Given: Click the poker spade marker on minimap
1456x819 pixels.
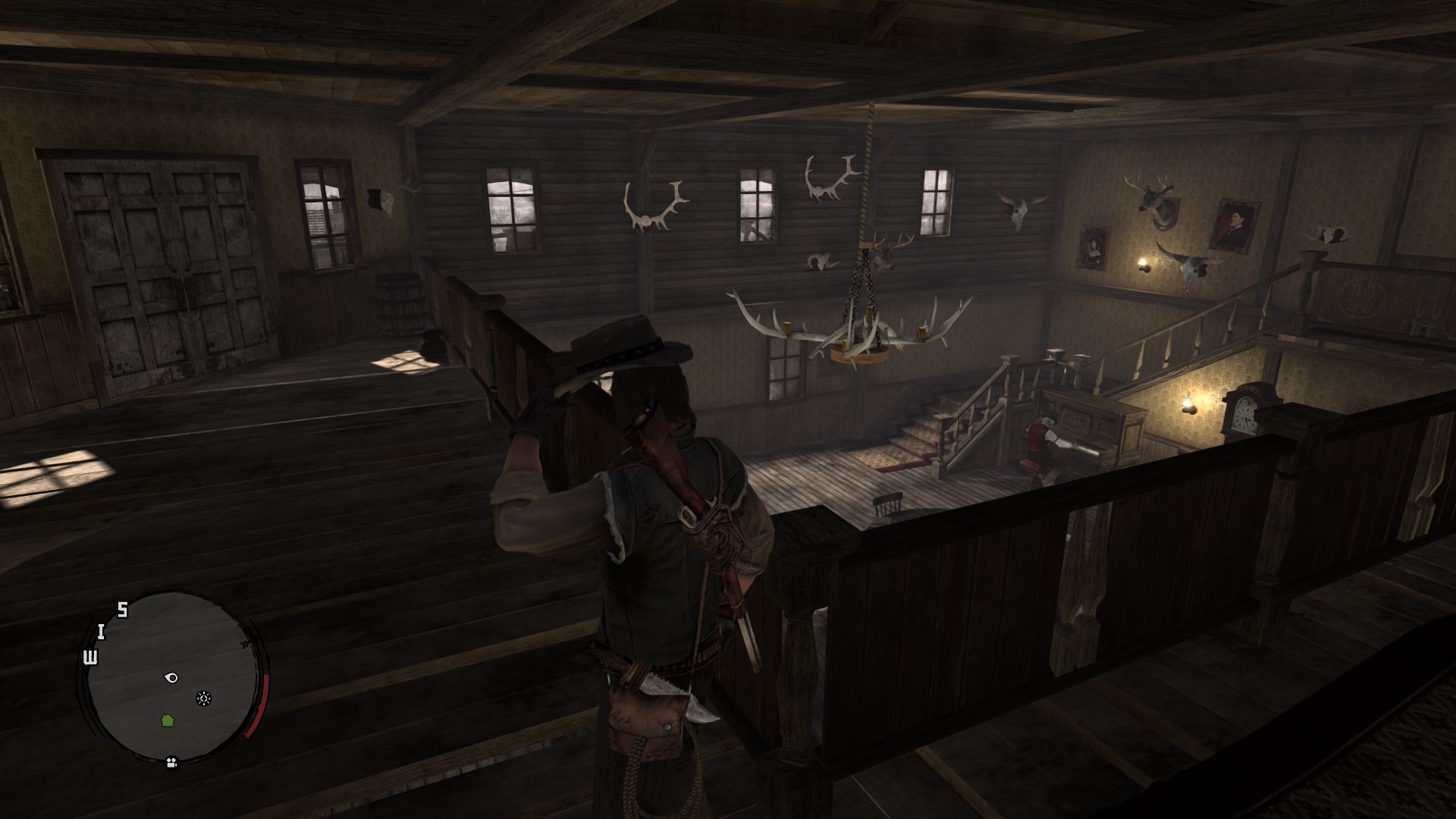Looking at the screenshot, I should [x=203, y=698].
